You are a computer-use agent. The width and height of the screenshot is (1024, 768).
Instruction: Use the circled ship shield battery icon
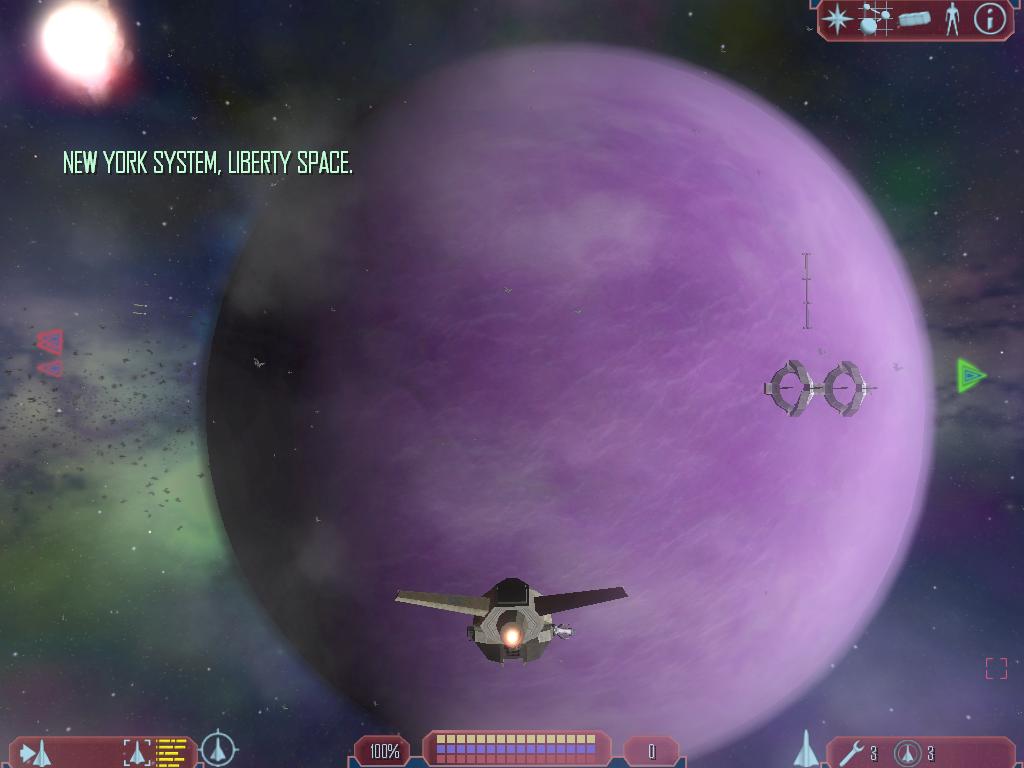tap(907, 752)
